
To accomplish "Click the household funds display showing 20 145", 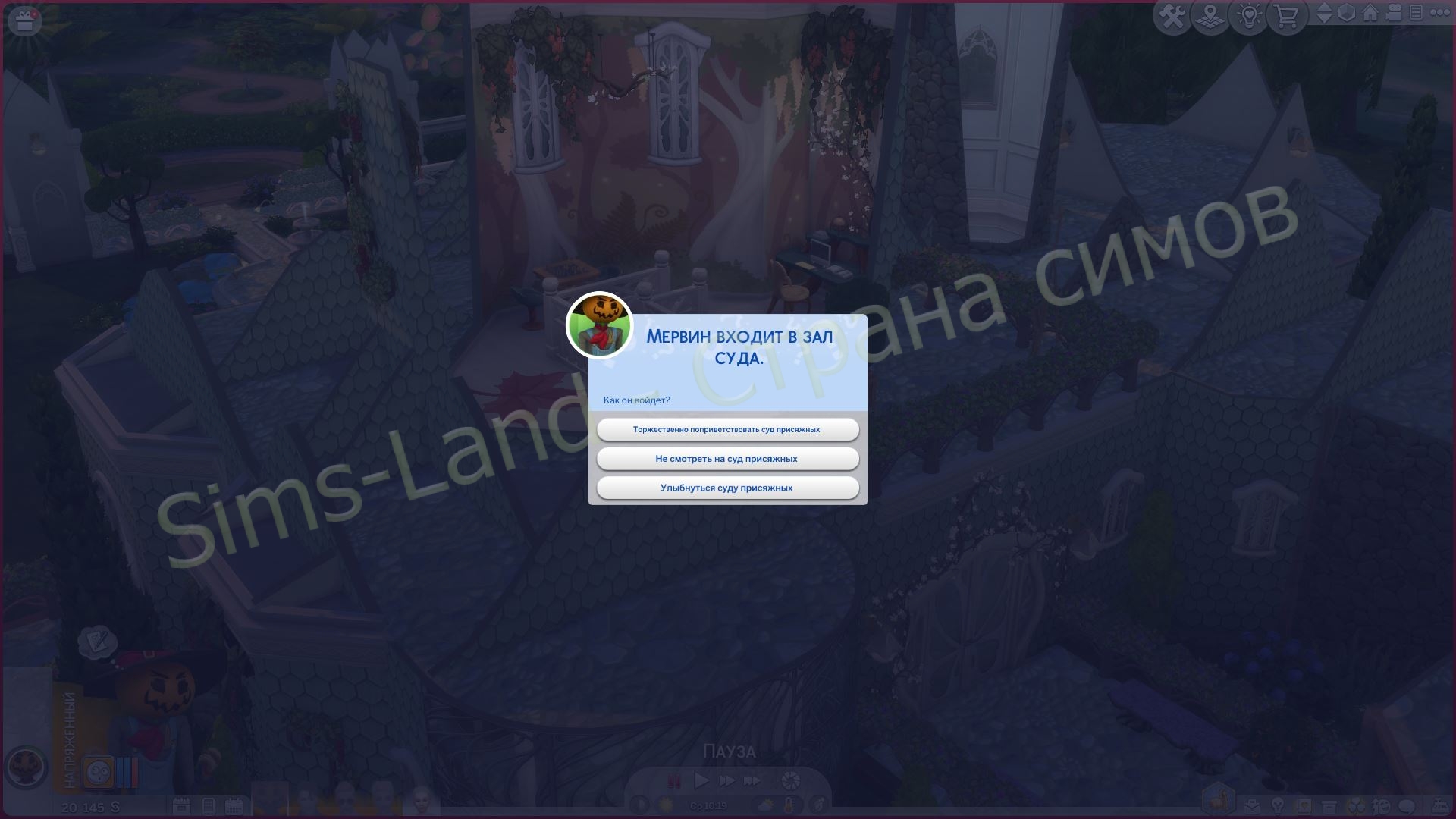I will [x=91, y=806].
